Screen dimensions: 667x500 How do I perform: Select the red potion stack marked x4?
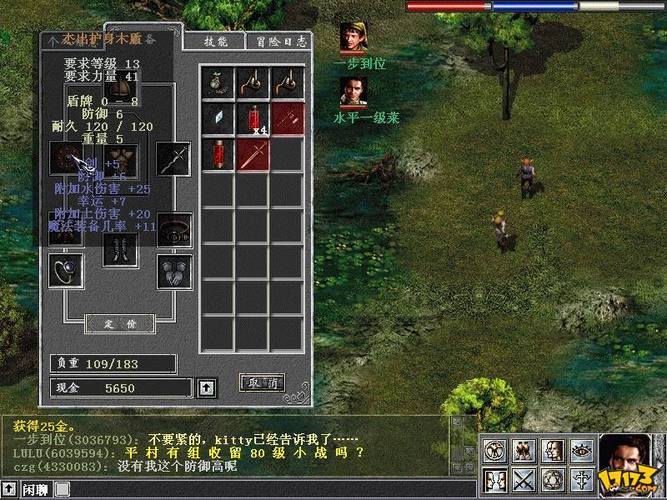click(x=252, y=119)
